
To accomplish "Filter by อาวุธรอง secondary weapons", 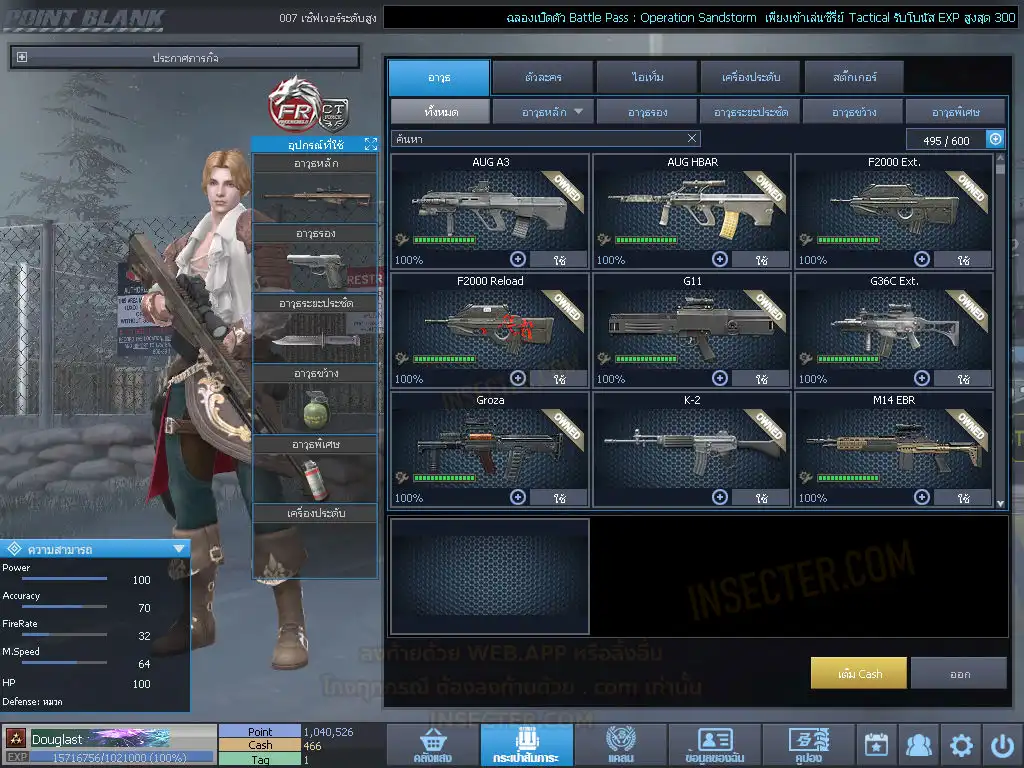I will [x=647, y=111].
